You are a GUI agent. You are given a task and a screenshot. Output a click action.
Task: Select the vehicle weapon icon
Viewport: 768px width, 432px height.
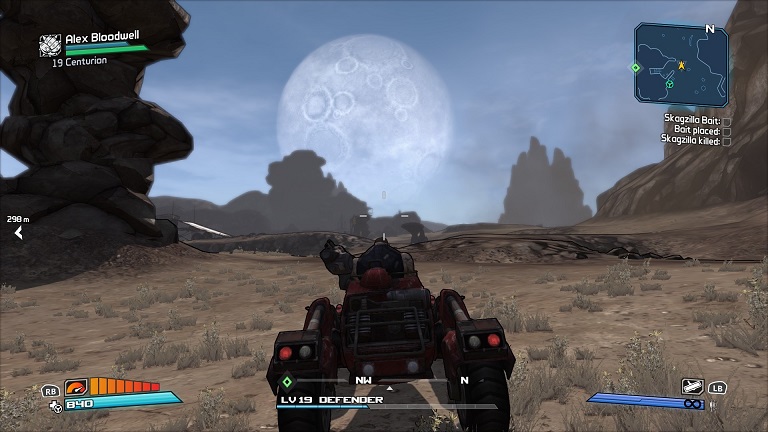[x=692, y=386]
